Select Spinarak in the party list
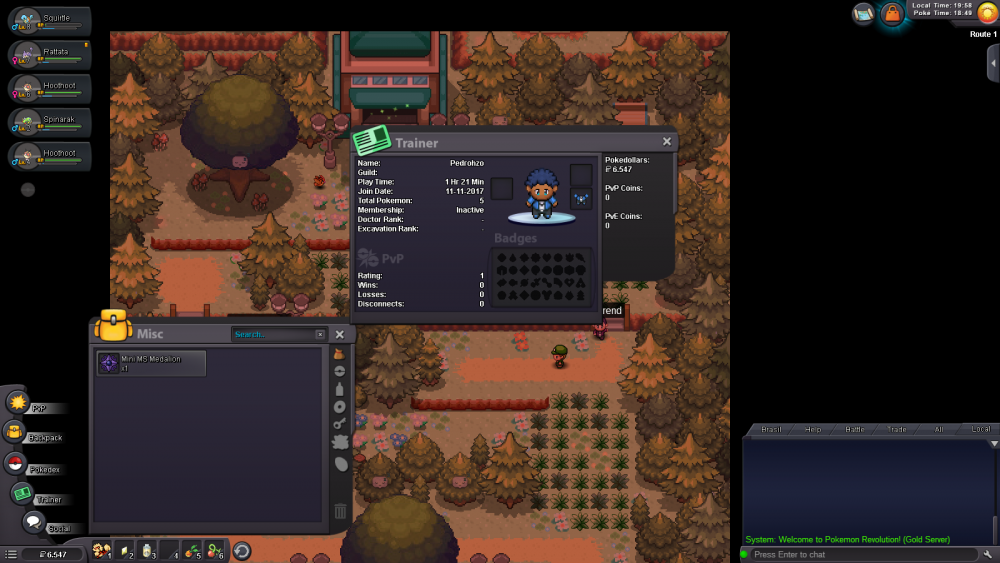 pyautogui.click(x=50, y=122)
